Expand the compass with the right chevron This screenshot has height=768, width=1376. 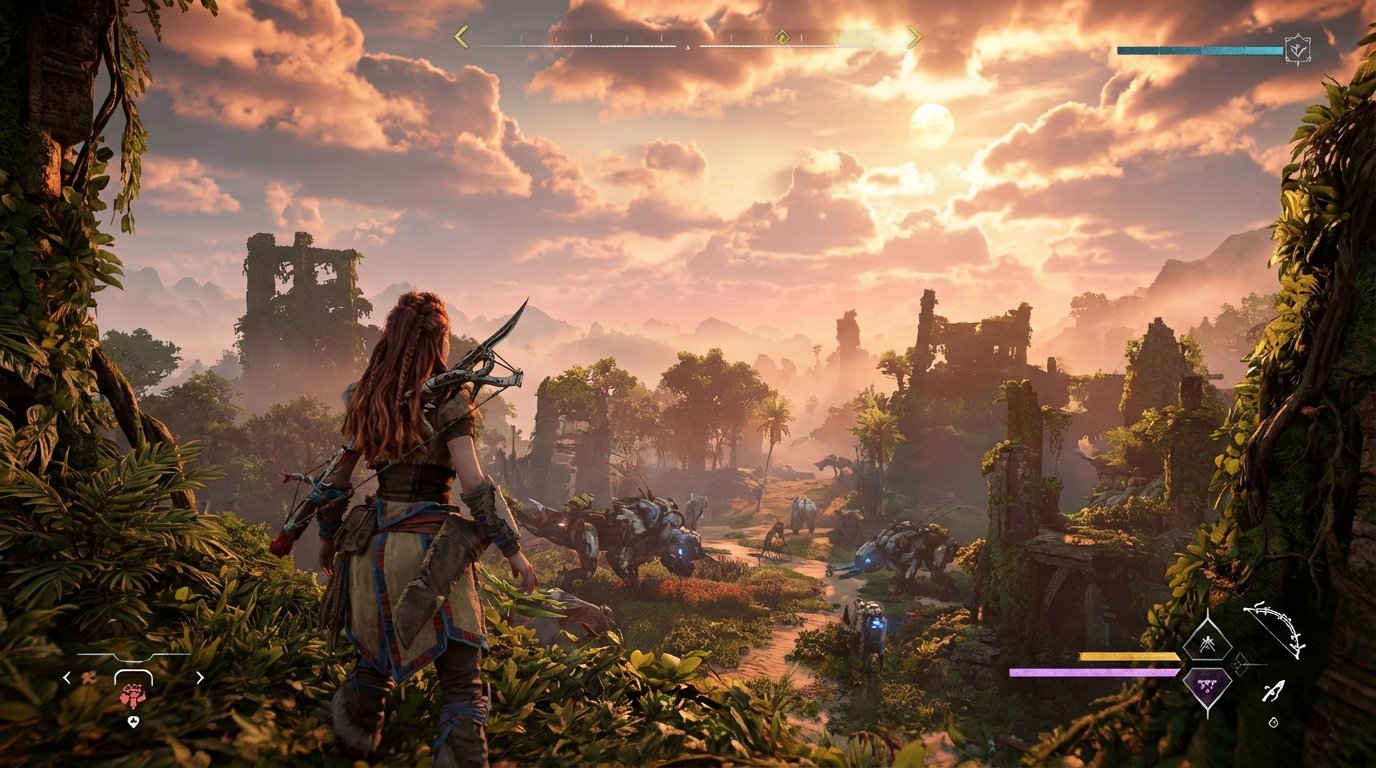(x=913, y=36)
